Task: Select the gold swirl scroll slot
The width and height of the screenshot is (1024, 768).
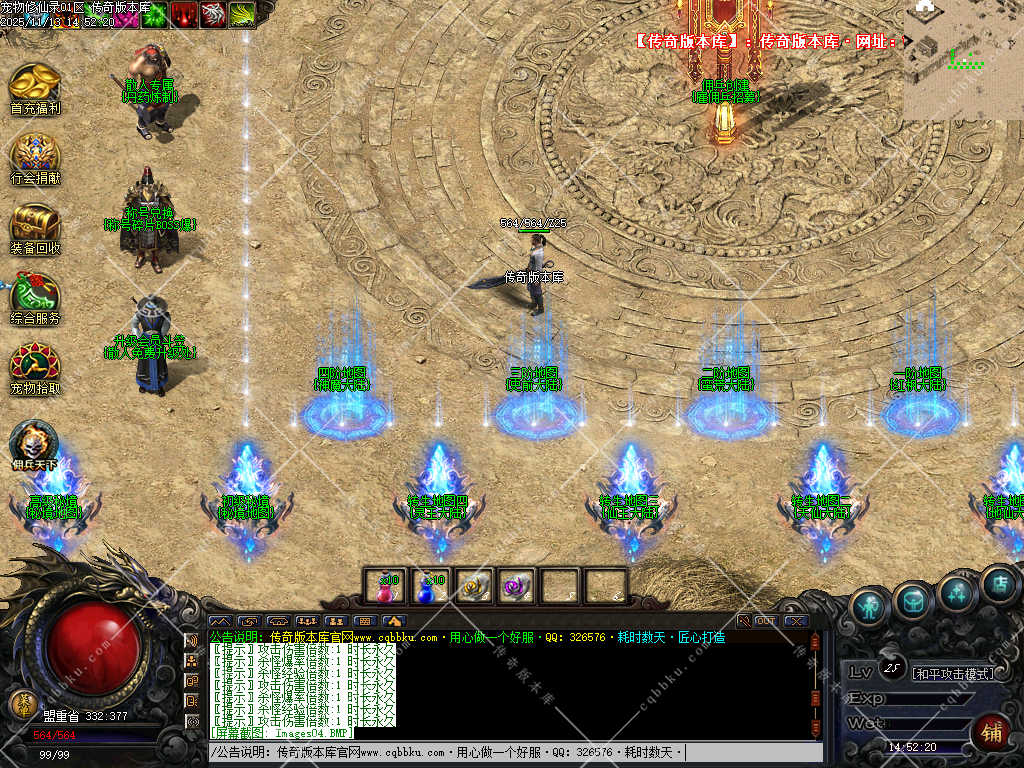Action: [473, 587]
